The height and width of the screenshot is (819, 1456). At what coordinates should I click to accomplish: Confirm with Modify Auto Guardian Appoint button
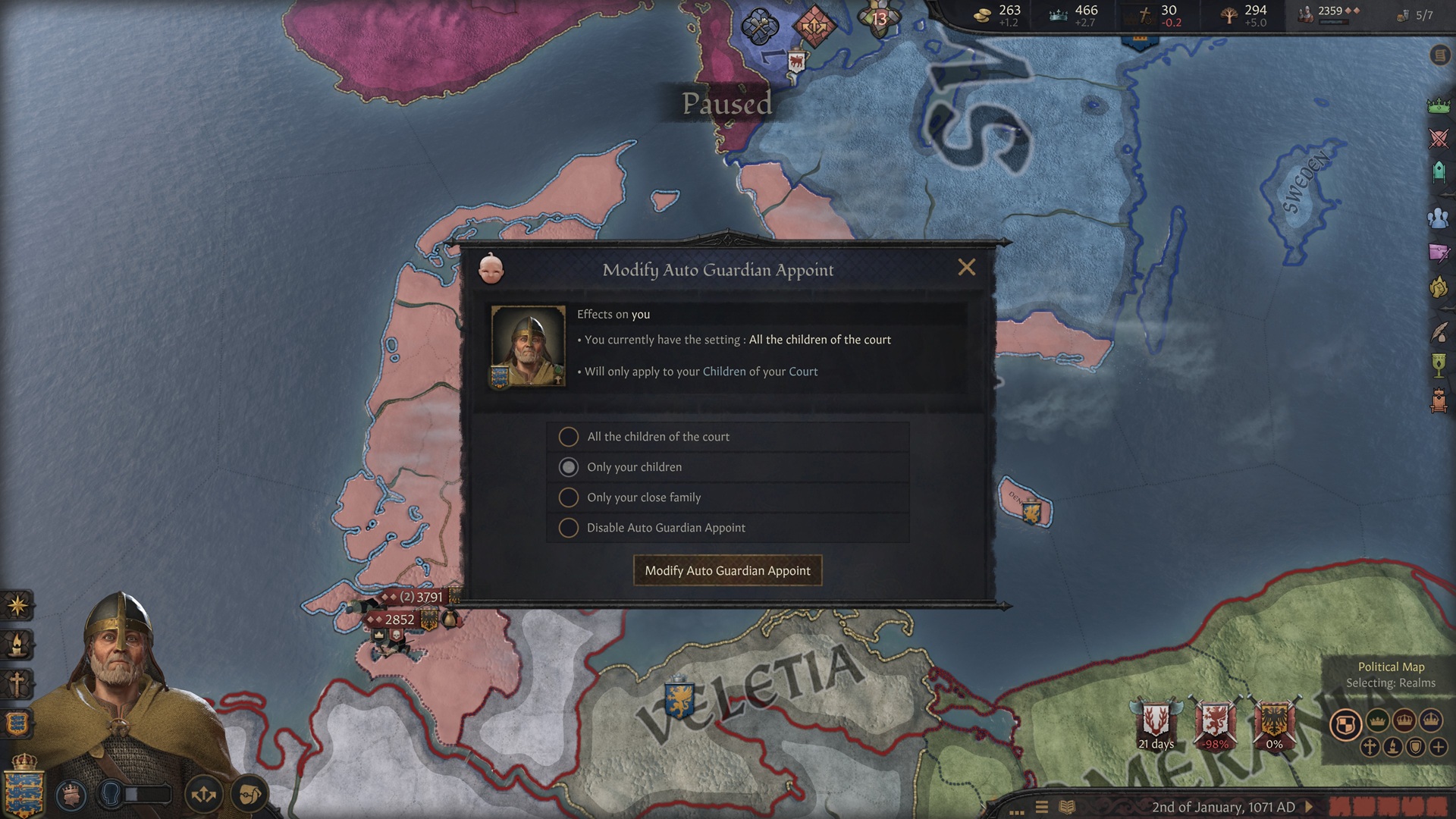(x=727, y=570)
